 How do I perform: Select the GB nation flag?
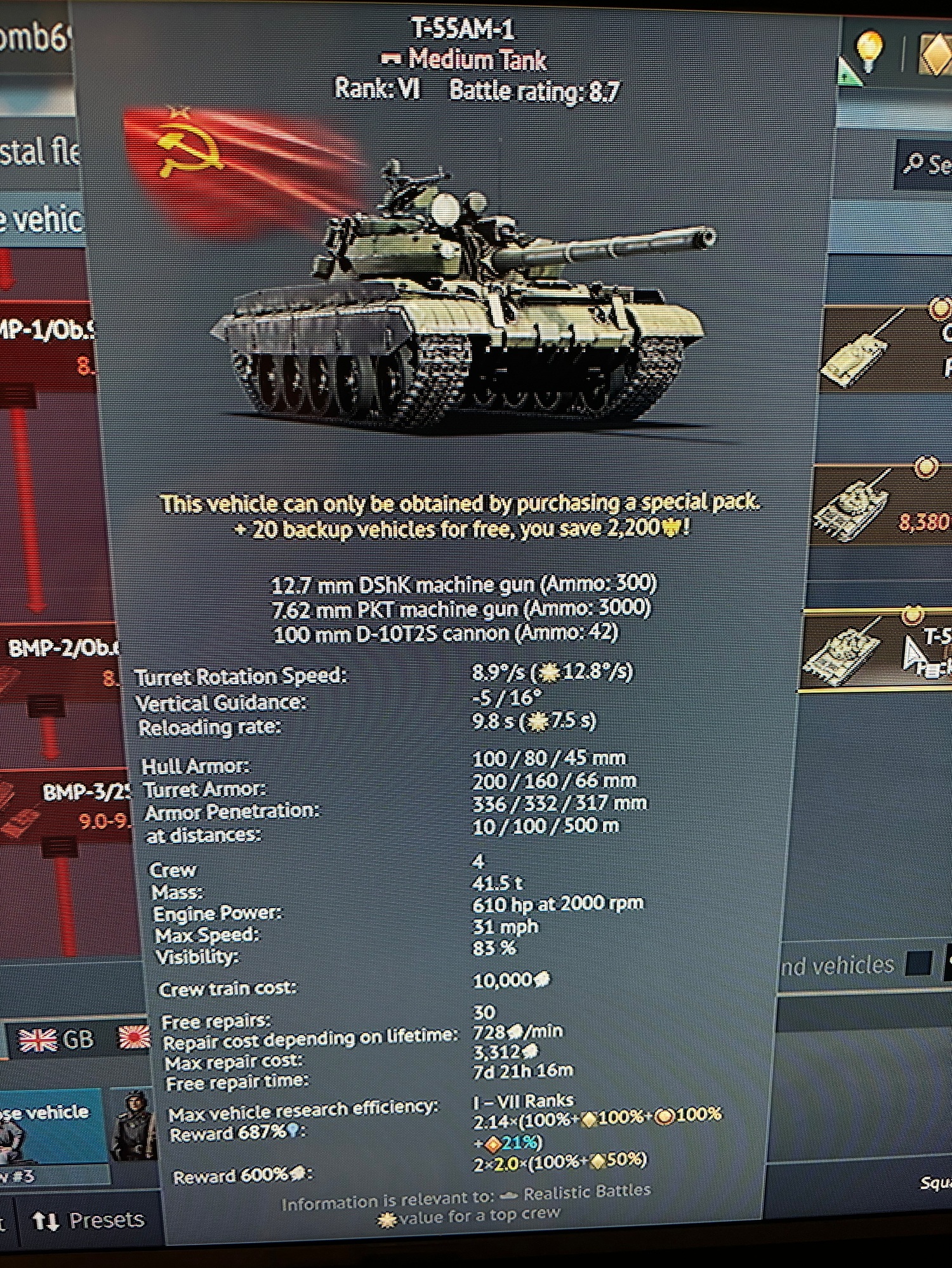[38, 1039]
